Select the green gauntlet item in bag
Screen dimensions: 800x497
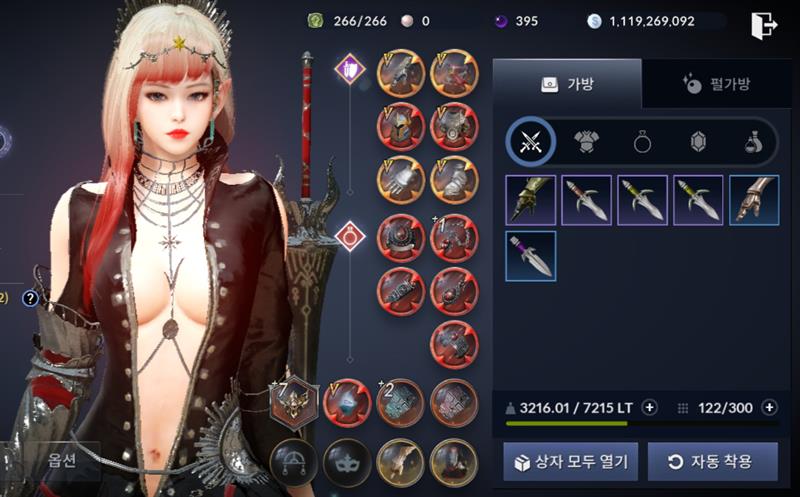point(531,200)
